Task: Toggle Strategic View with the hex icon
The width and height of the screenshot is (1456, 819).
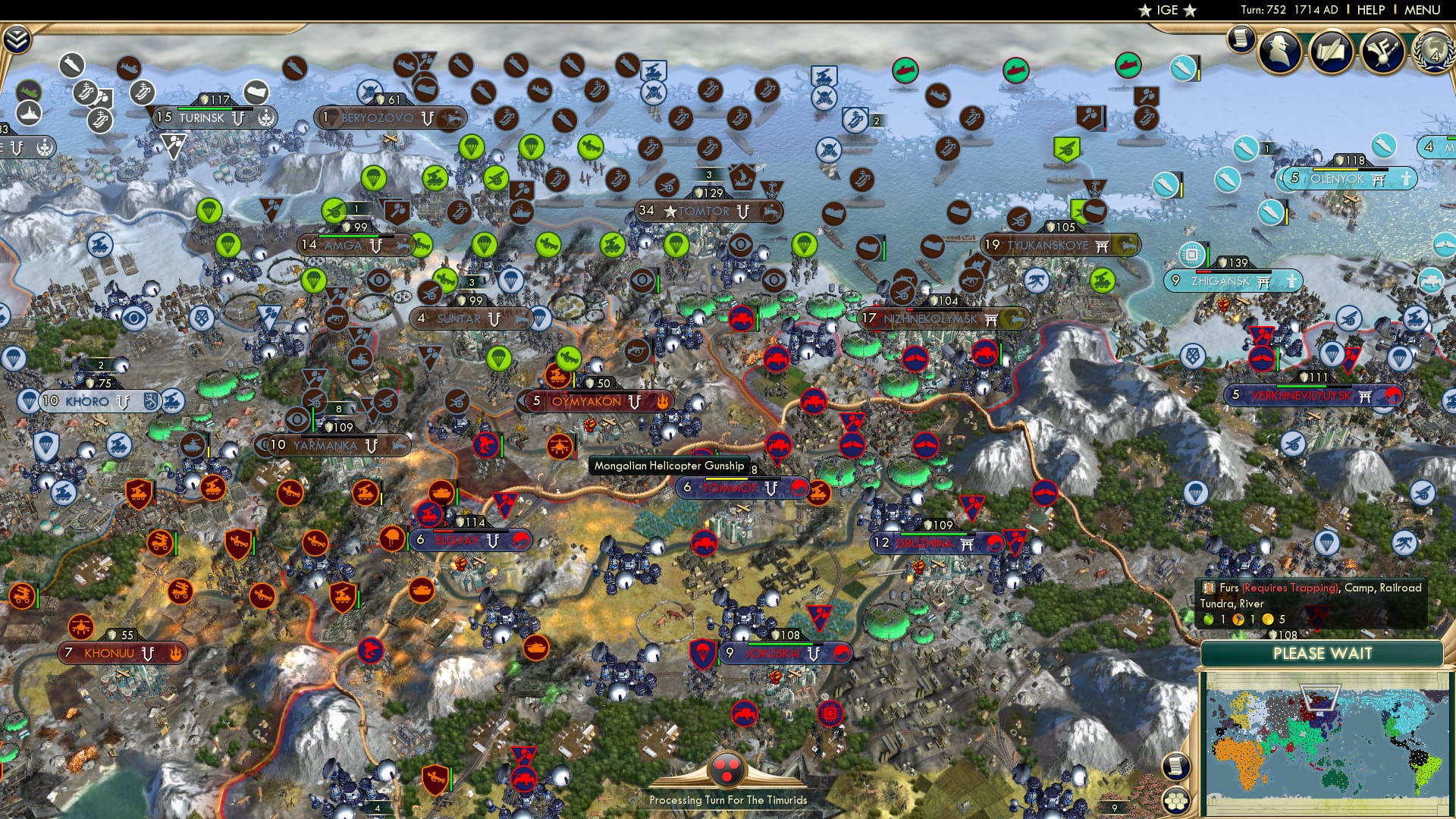Action: tap(1176, 802)
